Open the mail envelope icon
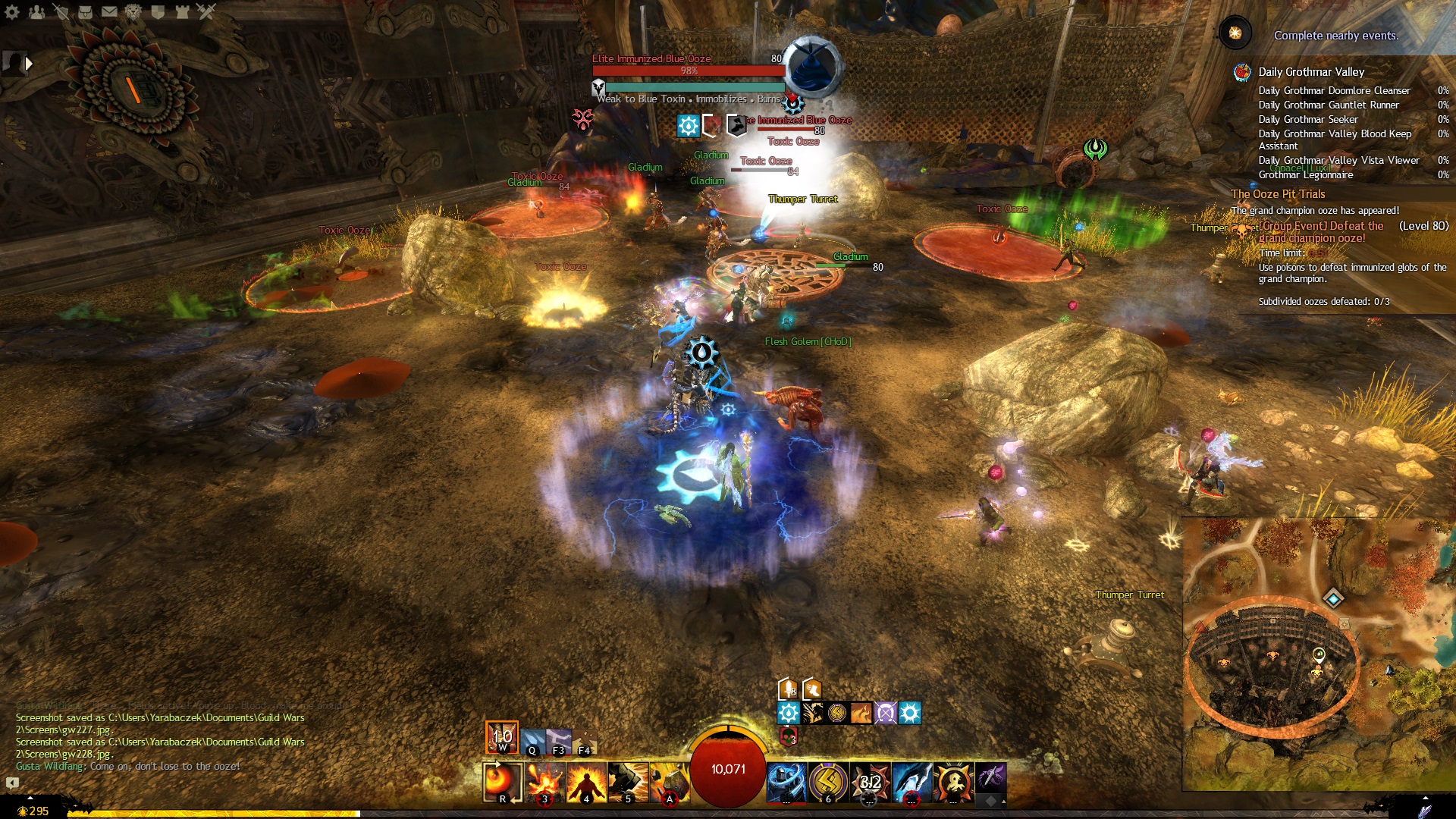The image size is (1456, 819). [x=109, y=11]
